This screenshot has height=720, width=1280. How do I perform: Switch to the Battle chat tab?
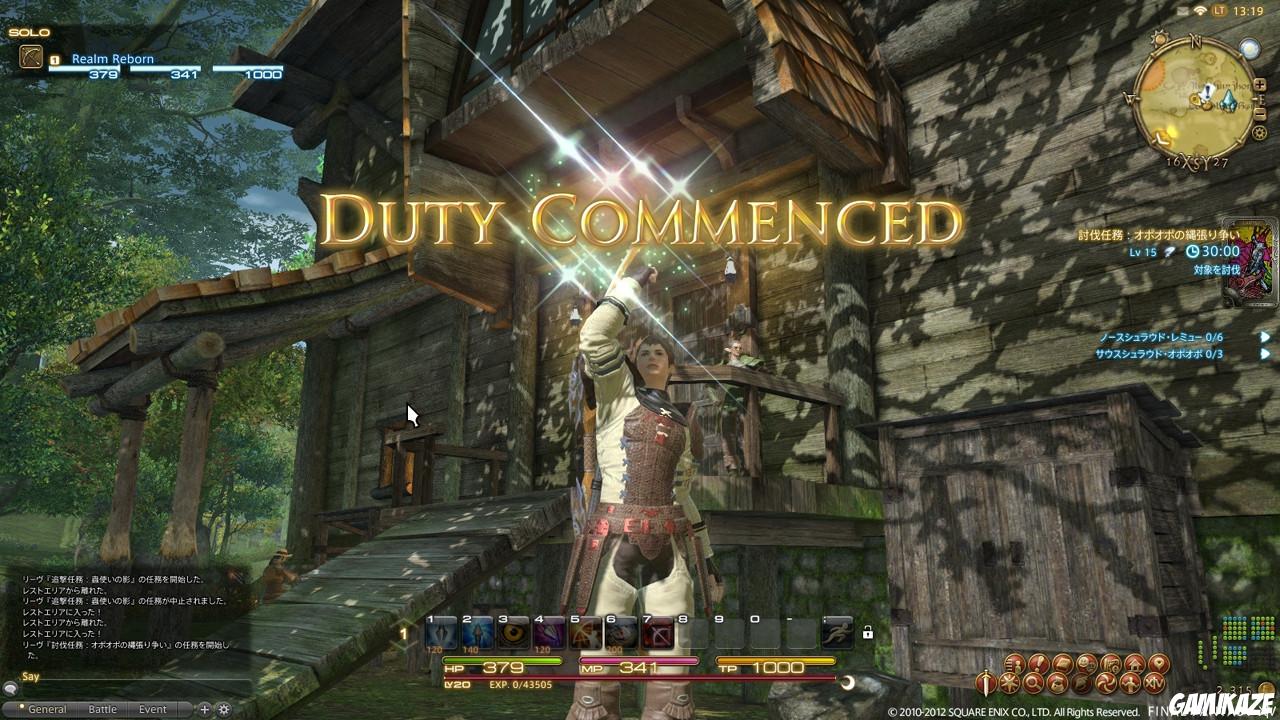pos(104,709)
